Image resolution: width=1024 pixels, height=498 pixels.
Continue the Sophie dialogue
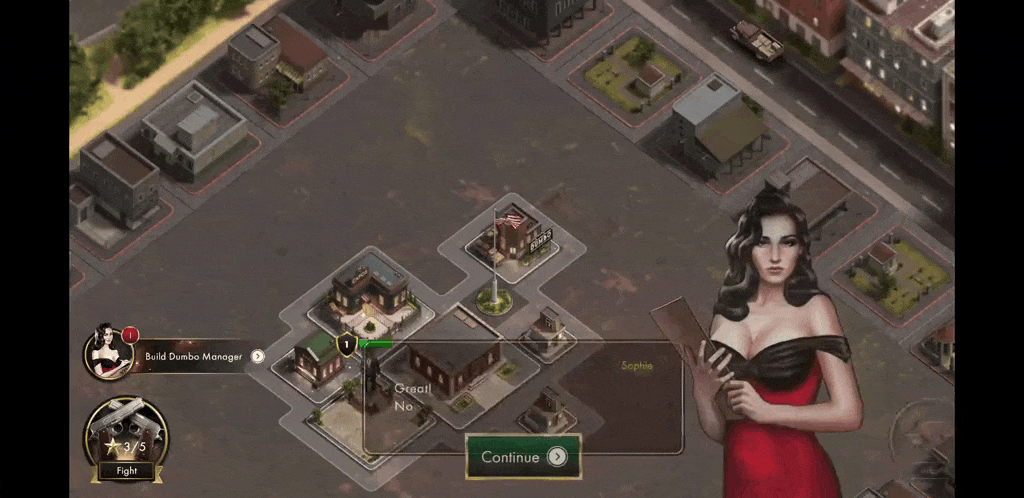pyautogui.click(x=523, y=457)
